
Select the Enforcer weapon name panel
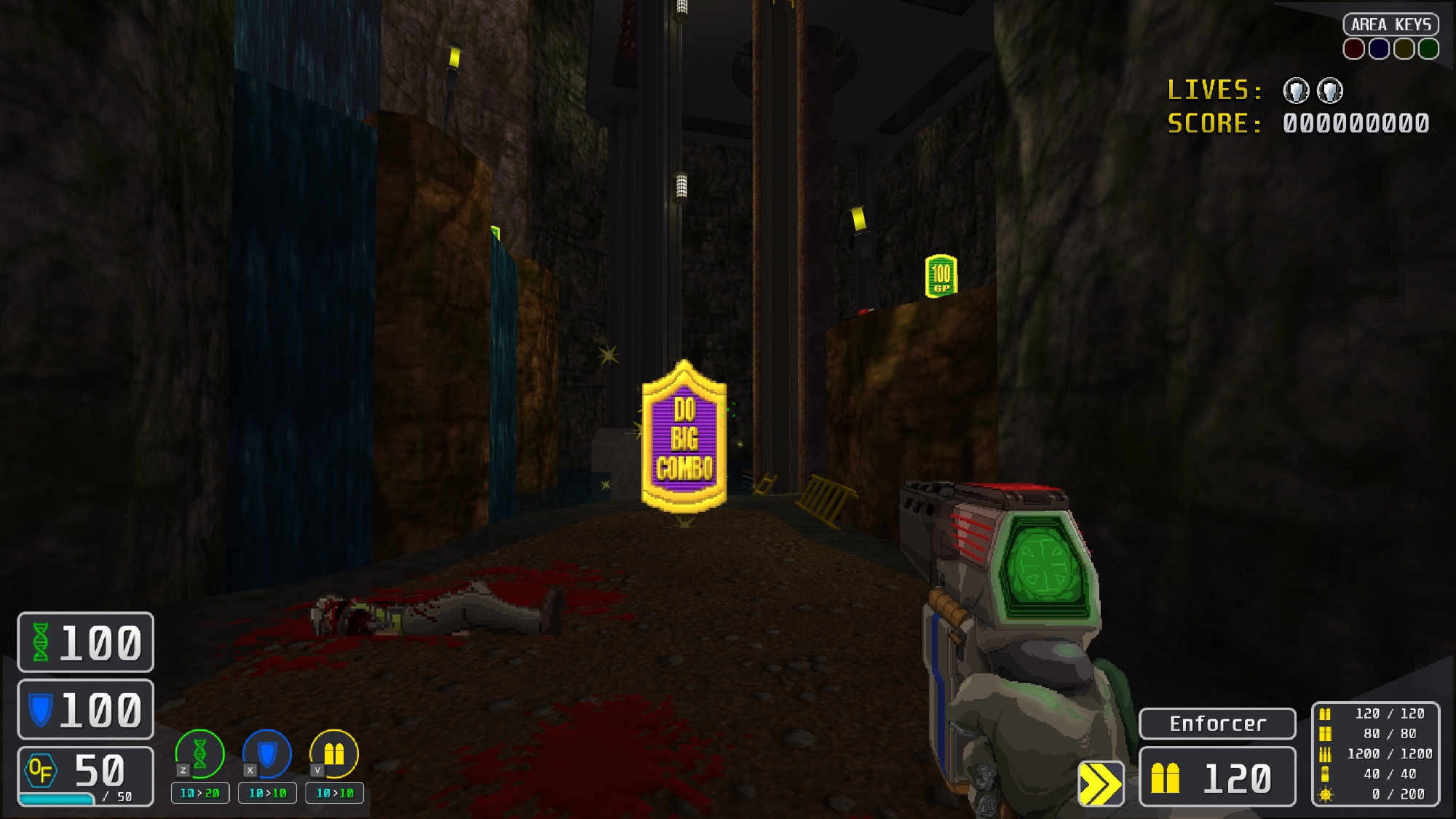tap(1217, 724)
